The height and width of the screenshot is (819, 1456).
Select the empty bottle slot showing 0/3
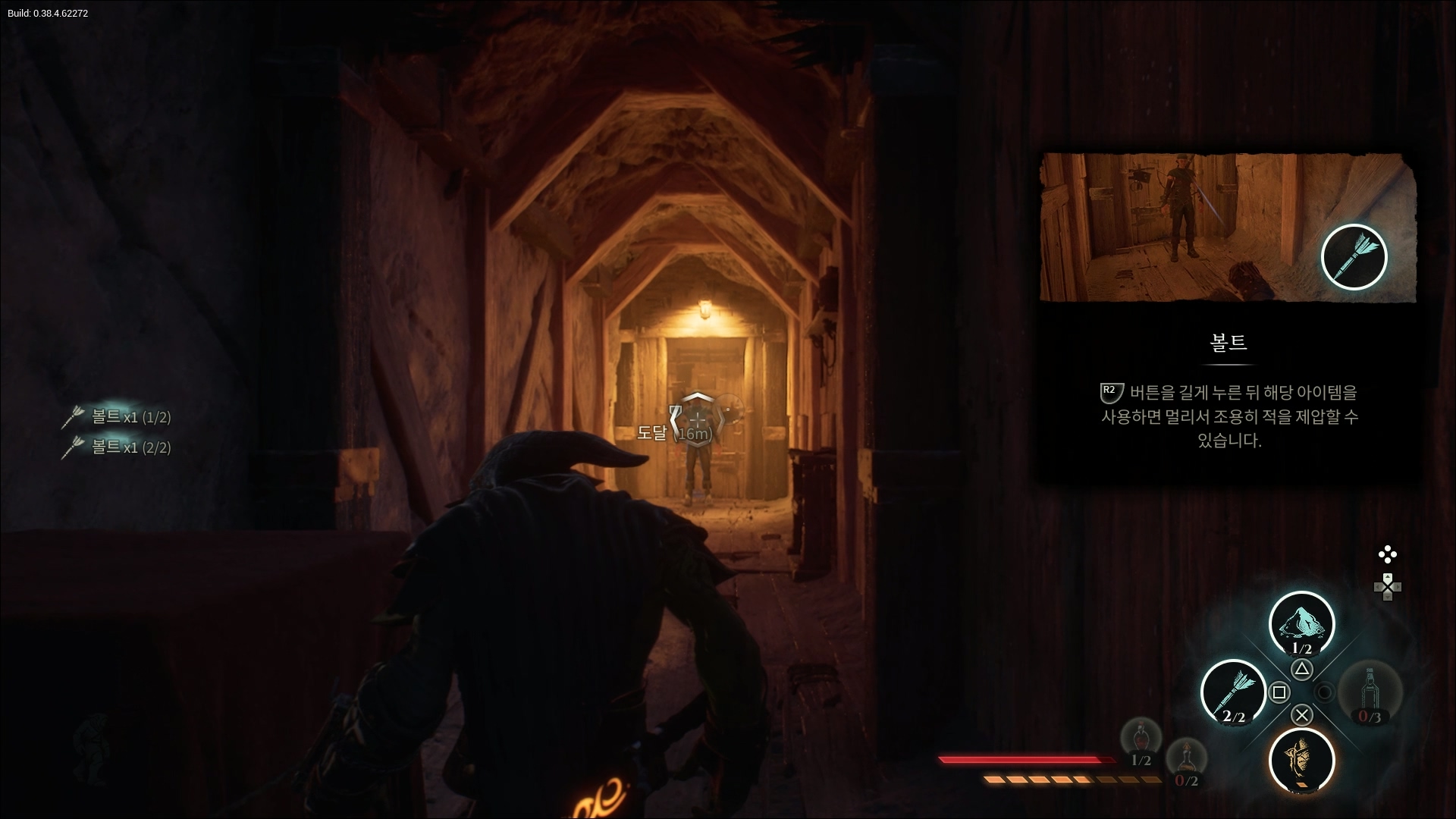[1370, 692]
